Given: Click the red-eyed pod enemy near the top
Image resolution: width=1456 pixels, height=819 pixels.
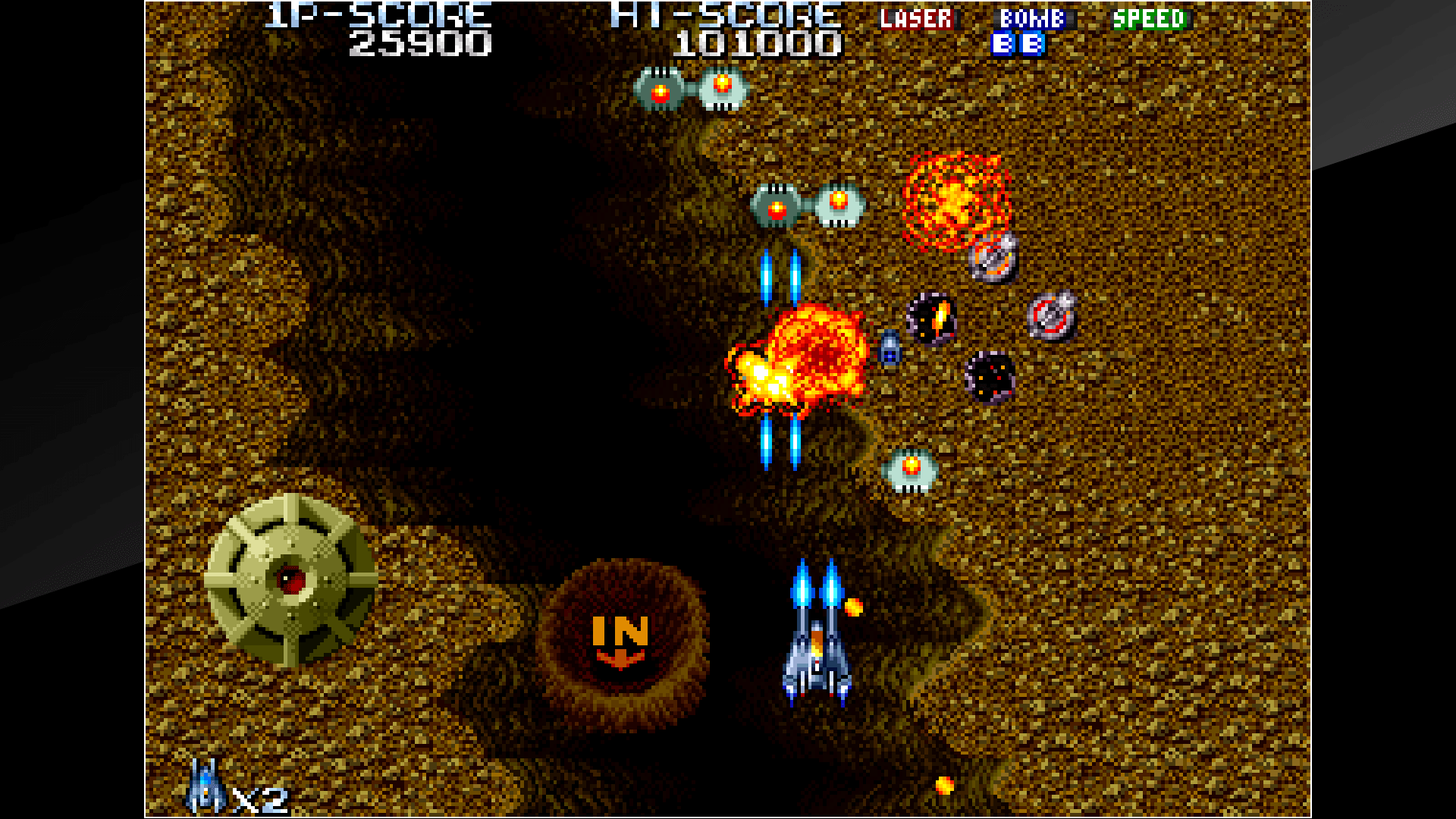Looking at the screenshot, I should tap(658, 91).
